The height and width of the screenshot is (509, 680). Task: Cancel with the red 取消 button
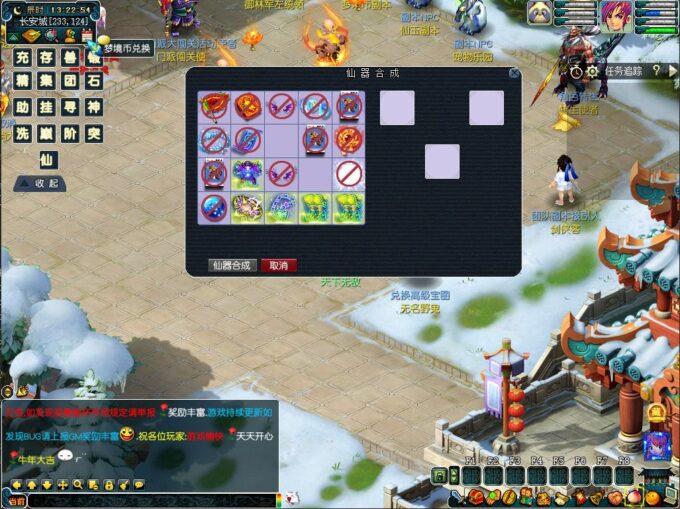click(278, 266)
